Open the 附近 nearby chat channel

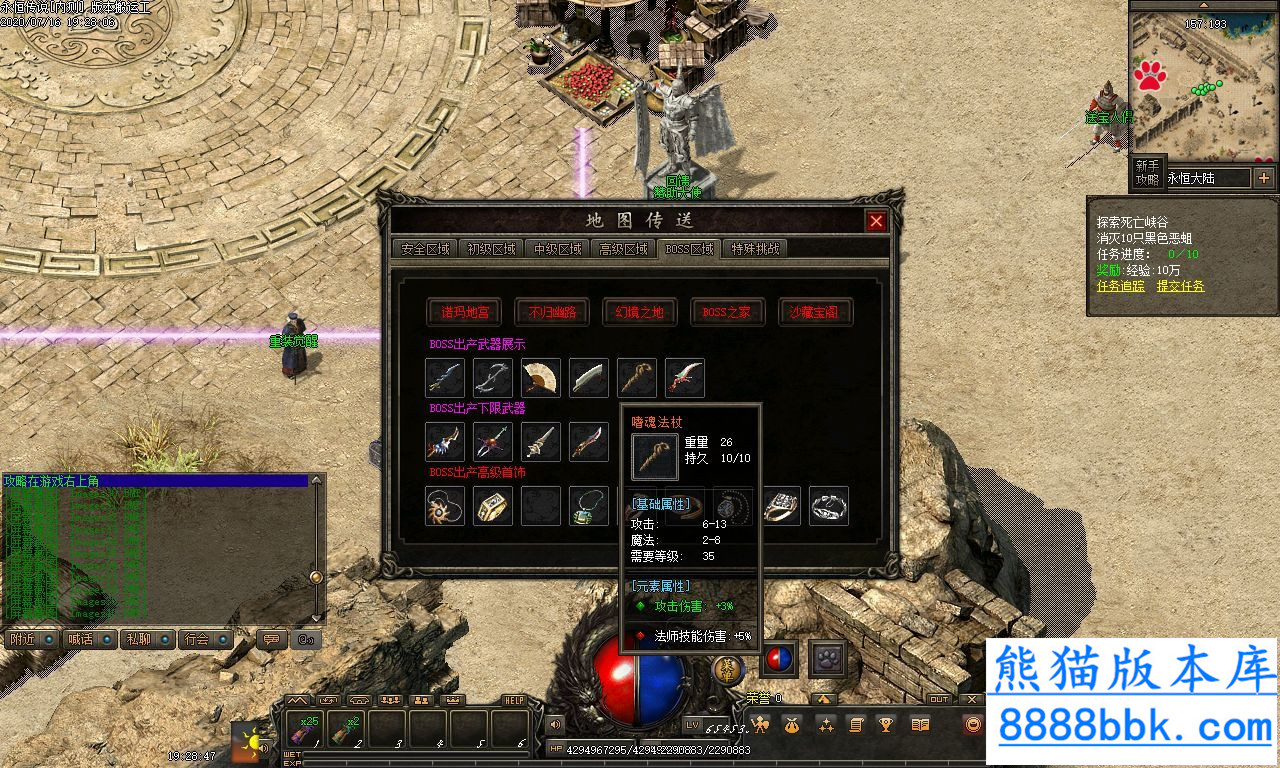(x=30, y=639)
